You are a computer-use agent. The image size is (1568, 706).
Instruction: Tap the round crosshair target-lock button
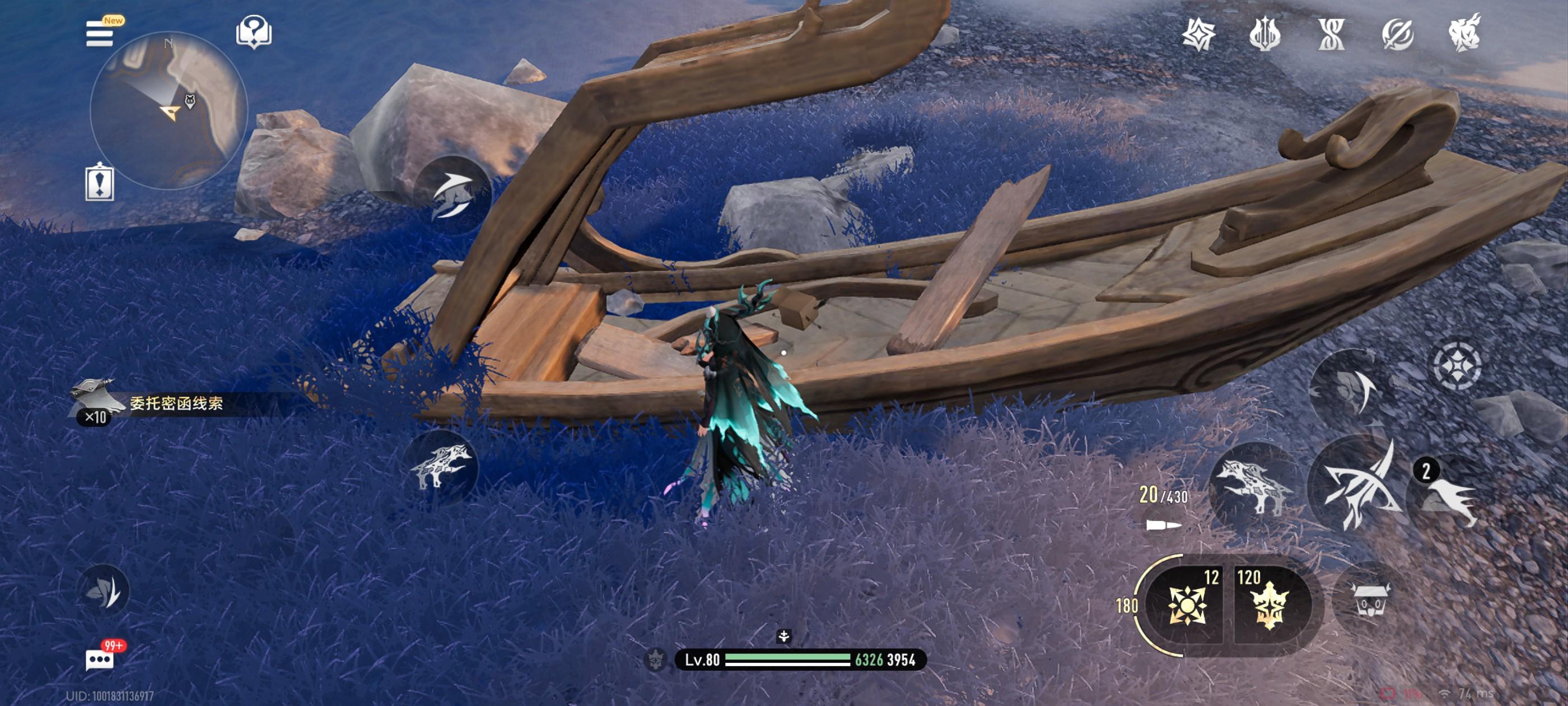click(1457, 366)
